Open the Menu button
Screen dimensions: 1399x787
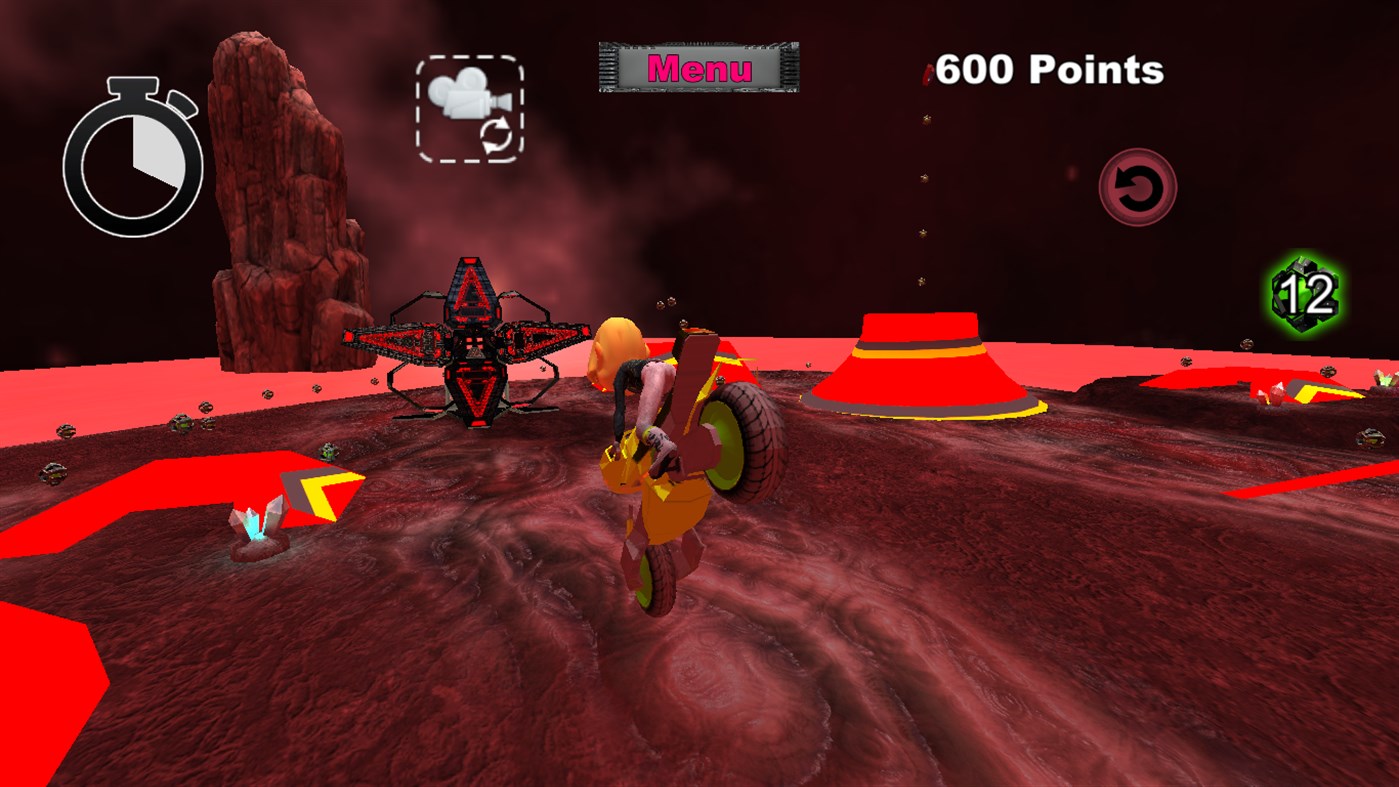pyautogui.click(x=697, y=65)
